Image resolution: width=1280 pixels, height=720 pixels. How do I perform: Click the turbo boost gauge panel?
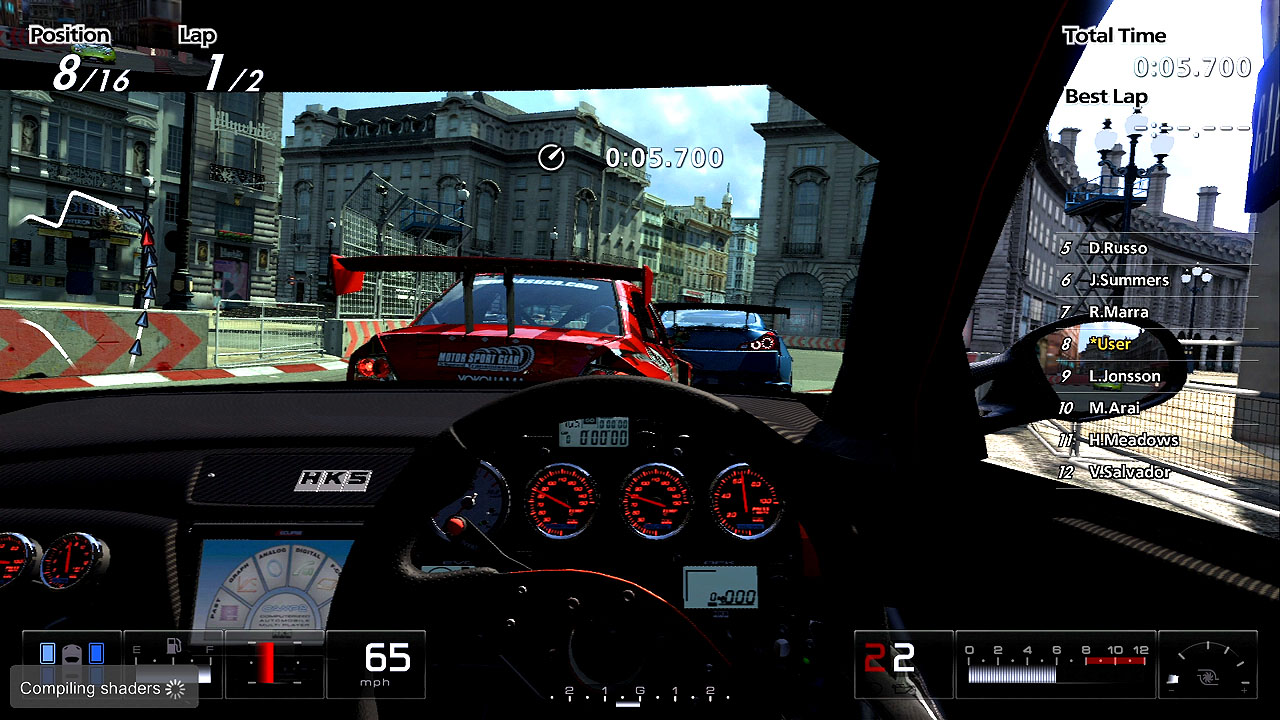tap(1207, 664)
